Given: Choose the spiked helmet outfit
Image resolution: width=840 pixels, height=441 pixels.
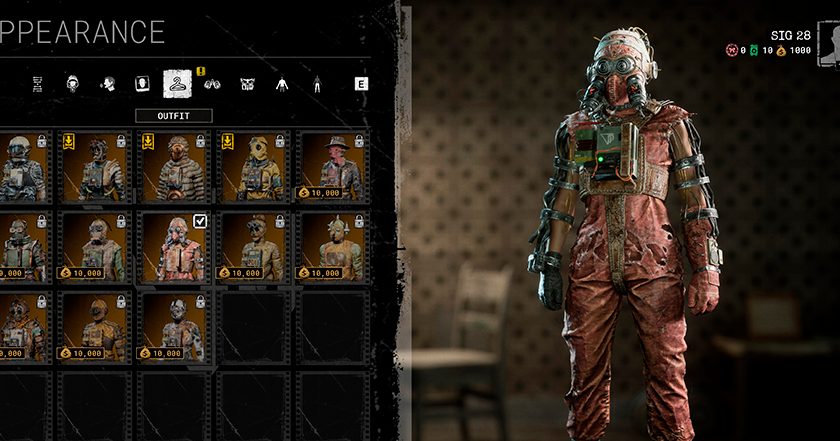Looking at the screenshot, I should click(333, 246).
